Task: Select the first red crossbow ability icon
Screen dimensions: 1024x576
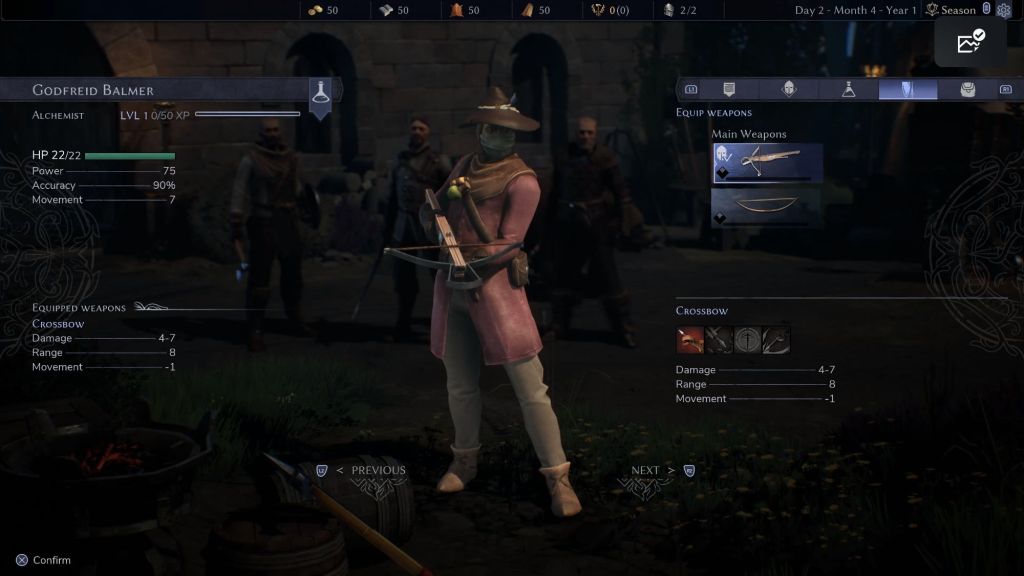Action: 690,340
